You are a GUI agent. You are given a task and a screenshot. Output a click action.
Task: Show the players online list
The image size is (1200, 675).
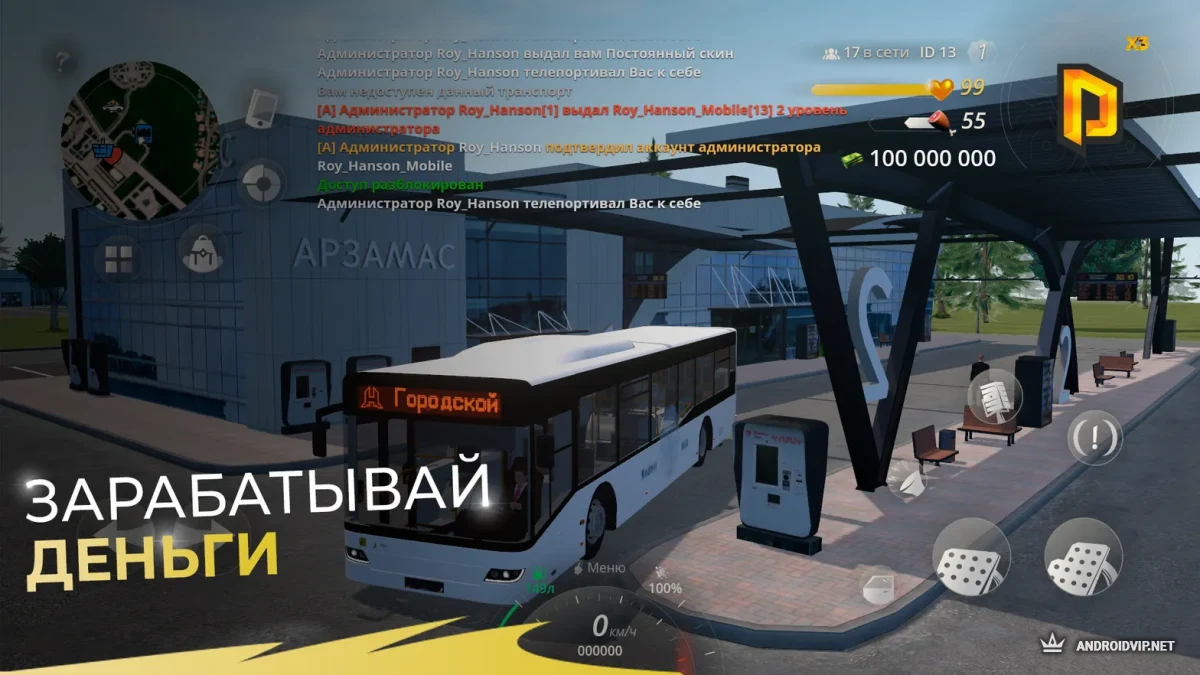pos(862,52)
